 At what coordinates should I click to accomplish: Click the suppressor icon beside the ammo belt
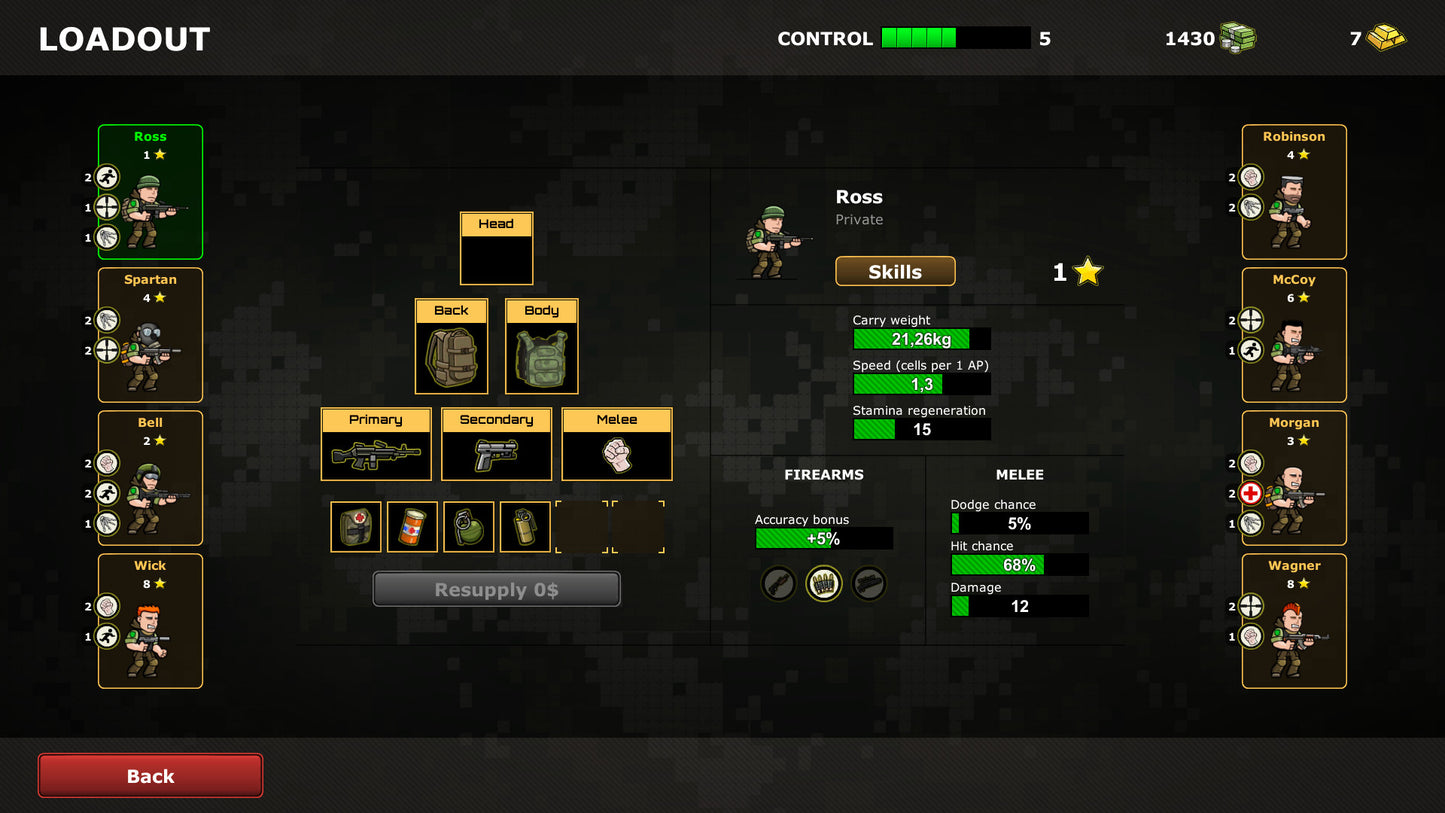869,583
